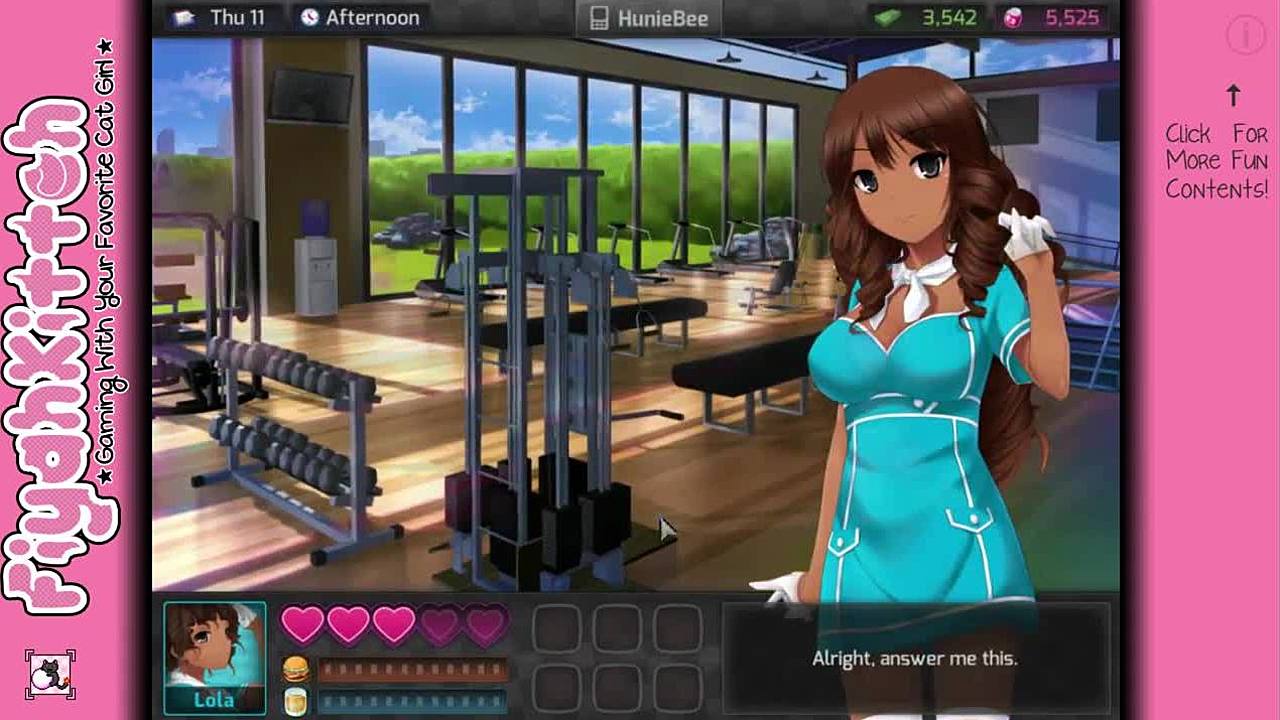Open the HunieBee phone menu
The image size is (1280, 720).
point(650,18)
